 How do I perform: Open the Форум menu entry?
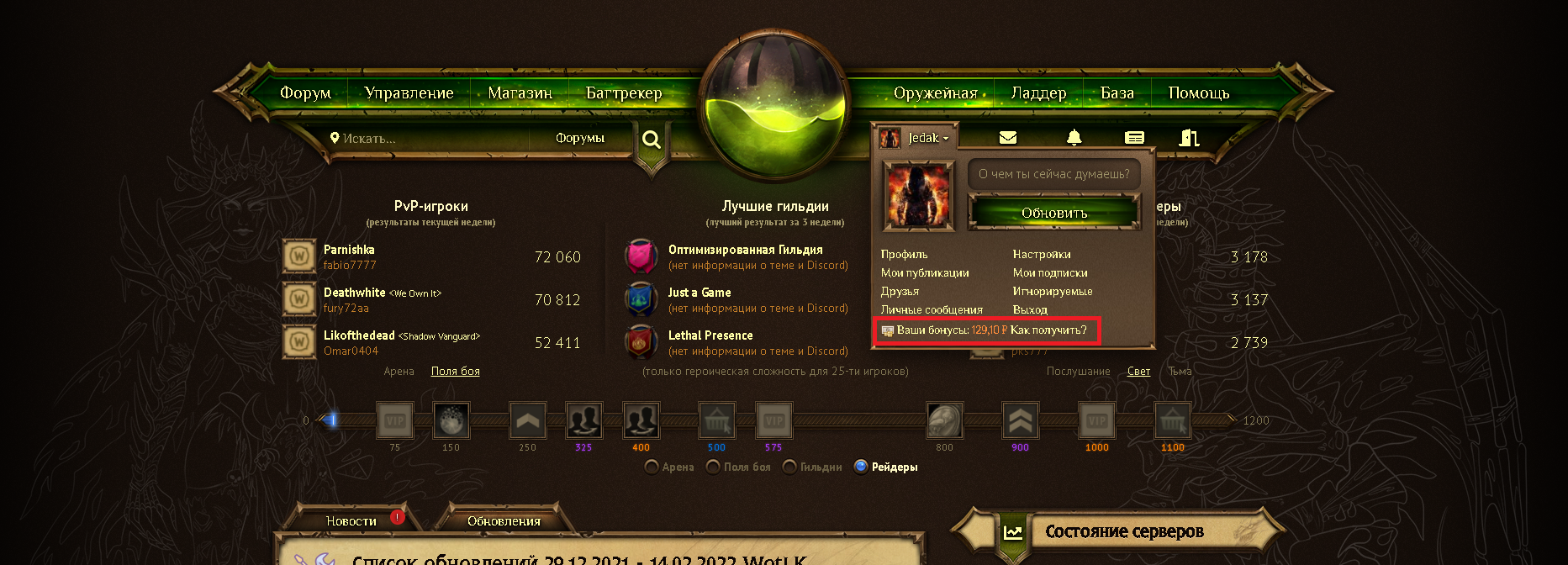[305, 93]
